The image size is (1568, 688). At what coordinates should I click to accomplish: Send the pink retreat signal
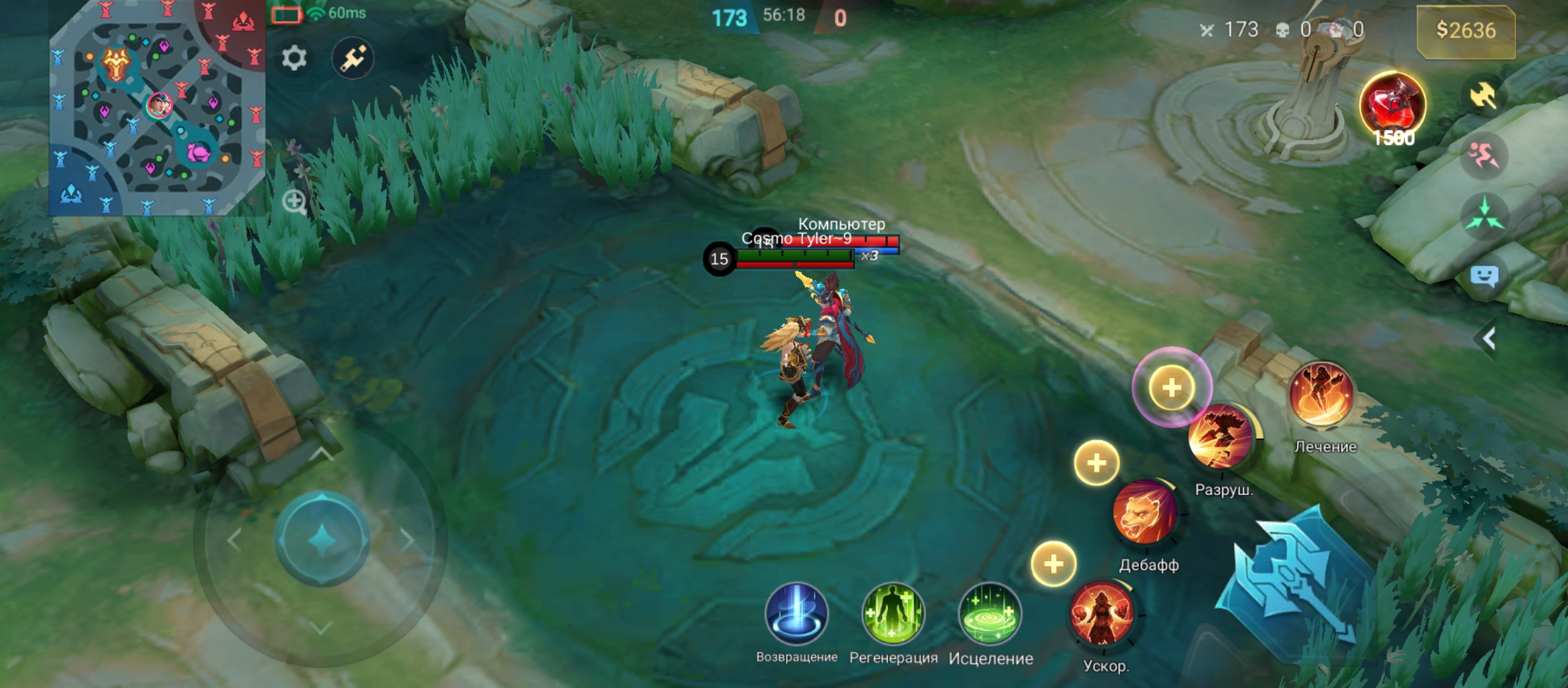point(1485,155)
